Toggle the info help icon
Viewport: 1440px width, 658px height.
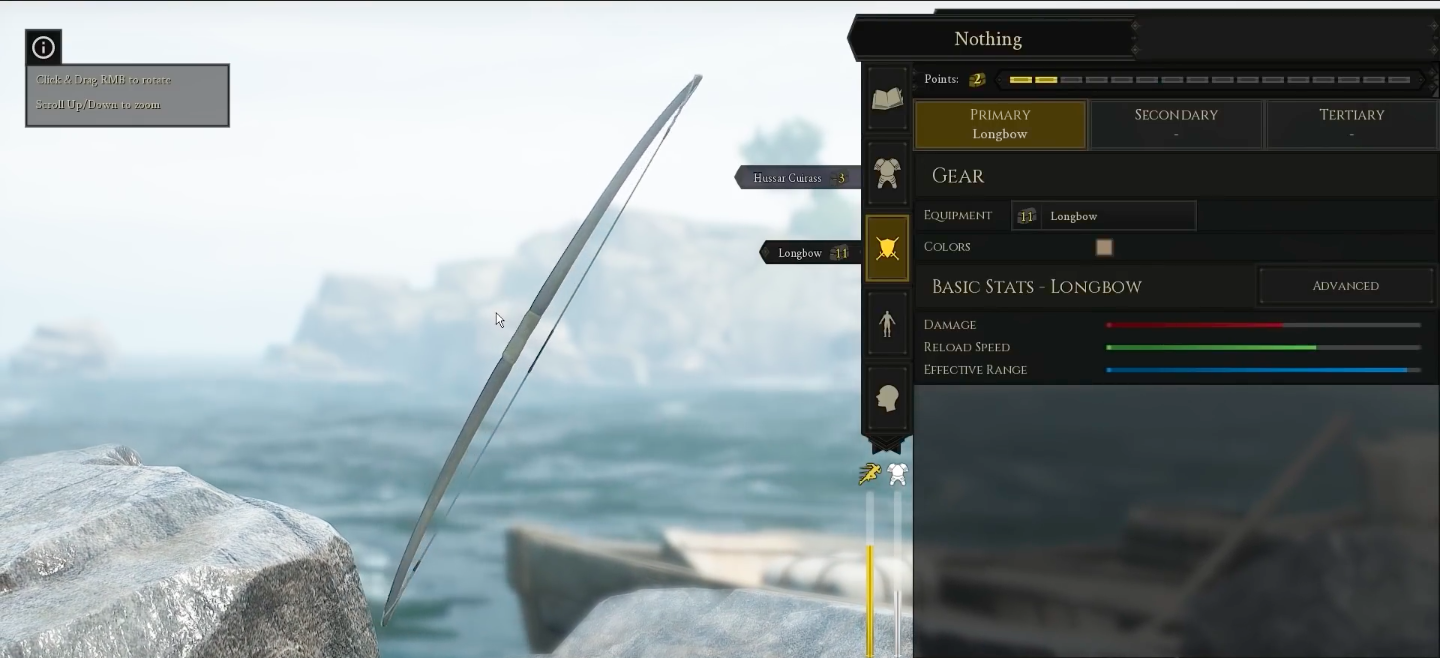coord(44,47)
